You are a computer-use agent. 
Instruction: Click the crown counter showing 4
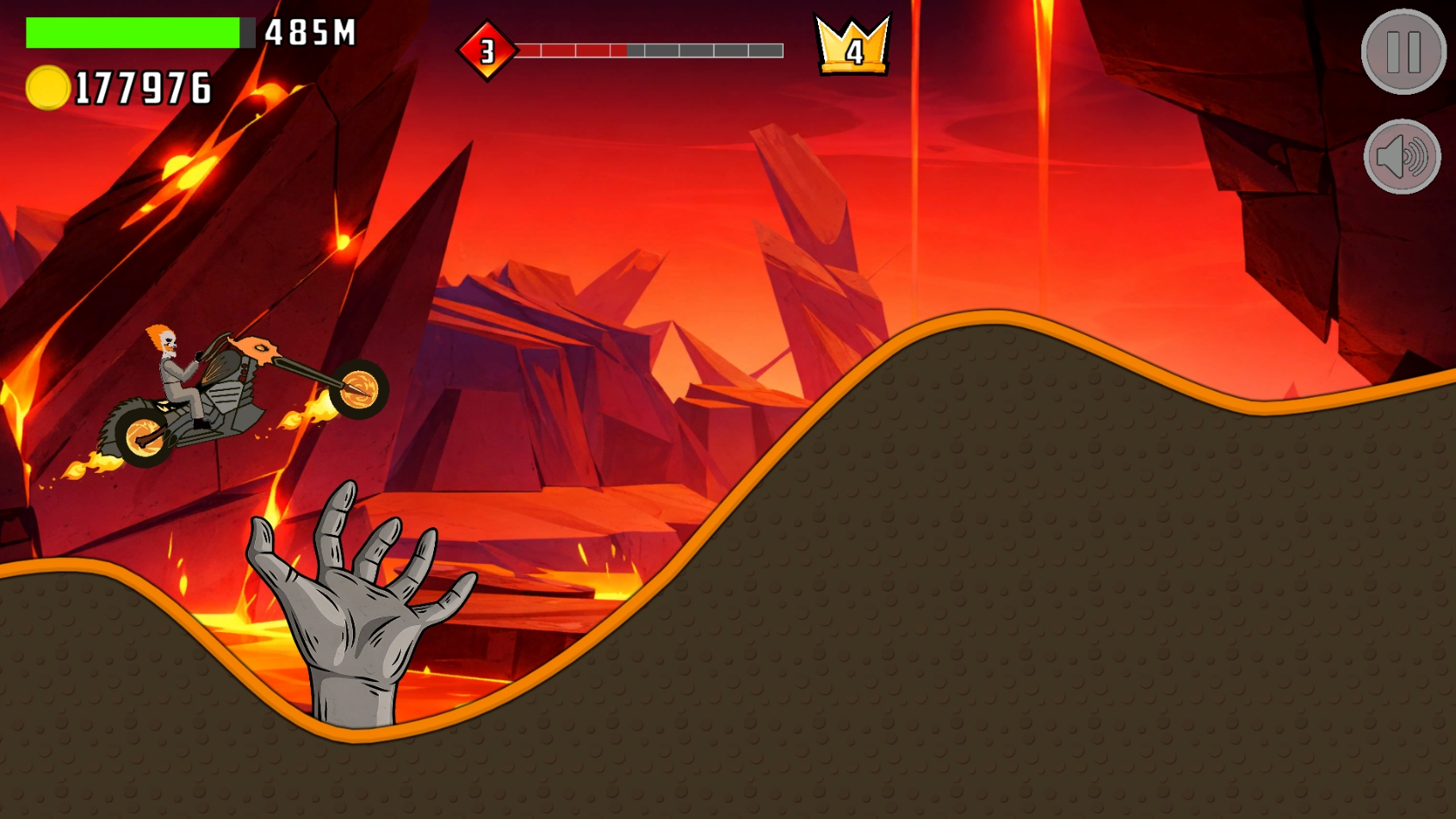[852, 45]
